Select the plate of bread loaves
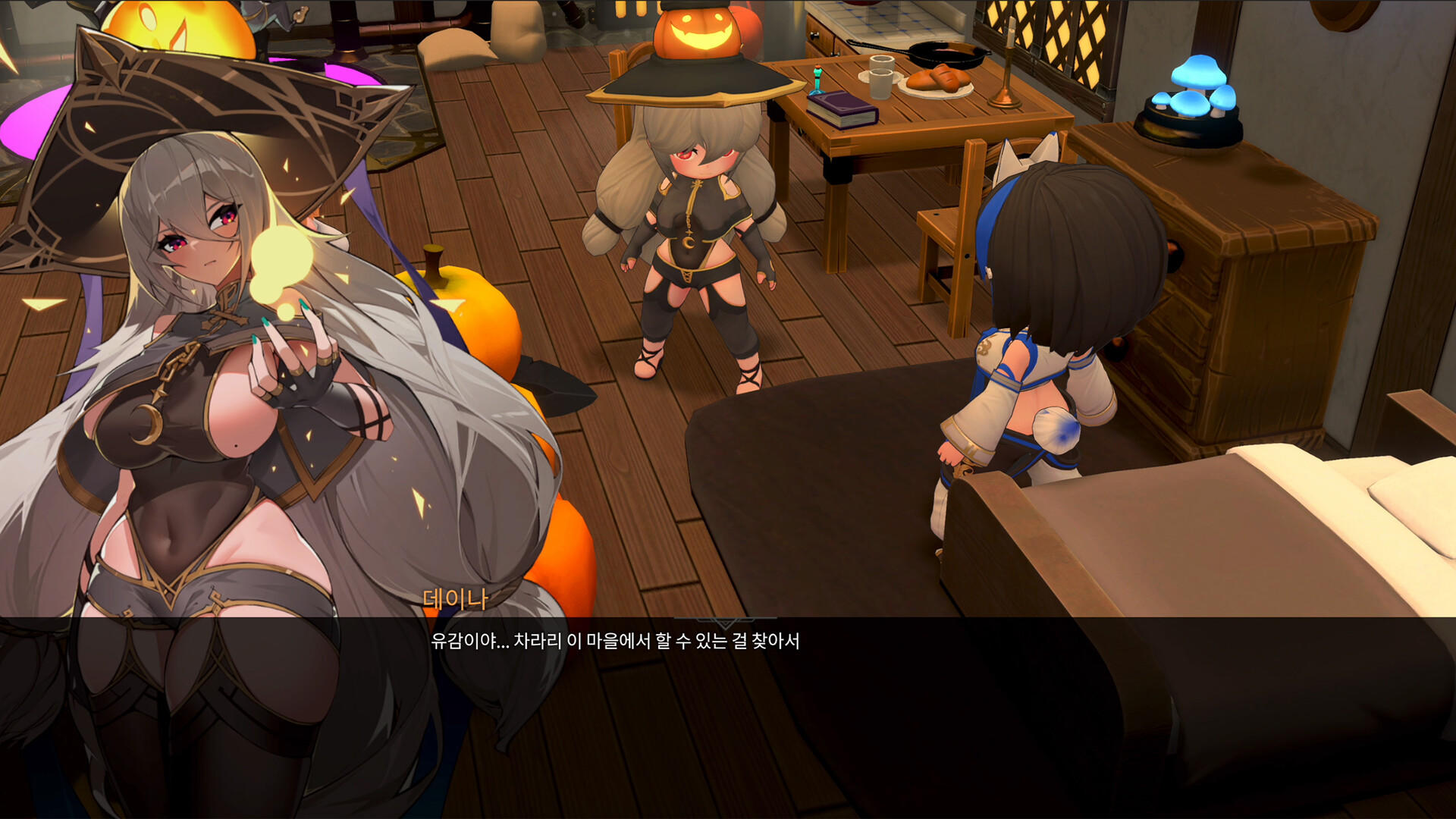 tap(939, 80)
